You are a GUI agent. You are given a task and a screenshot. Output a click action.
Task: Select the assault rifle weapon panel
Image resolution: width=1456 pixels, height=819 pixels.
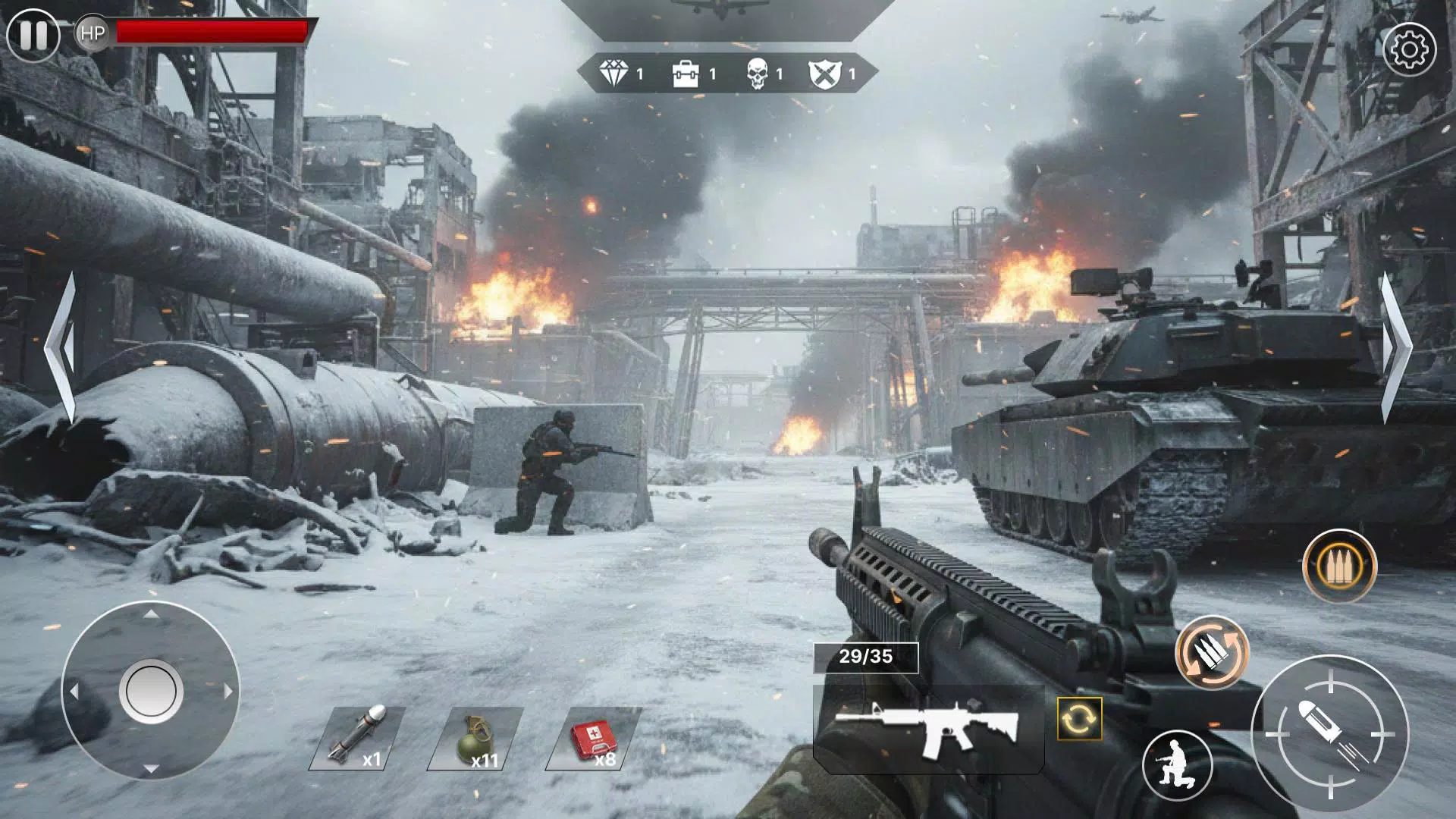(x=928, y=730)
